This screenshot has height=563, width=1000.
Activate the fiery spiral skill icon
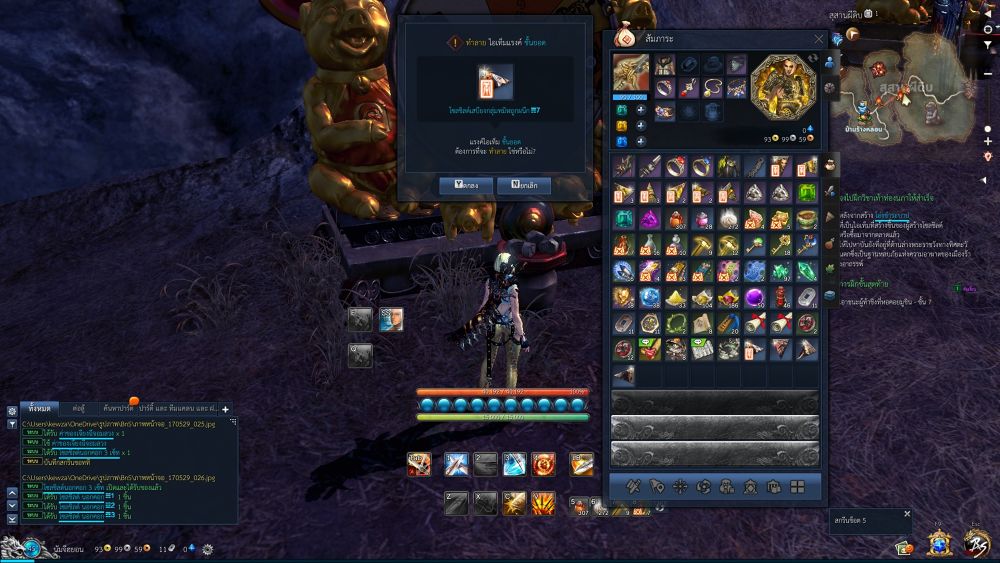tap(543, 464)
